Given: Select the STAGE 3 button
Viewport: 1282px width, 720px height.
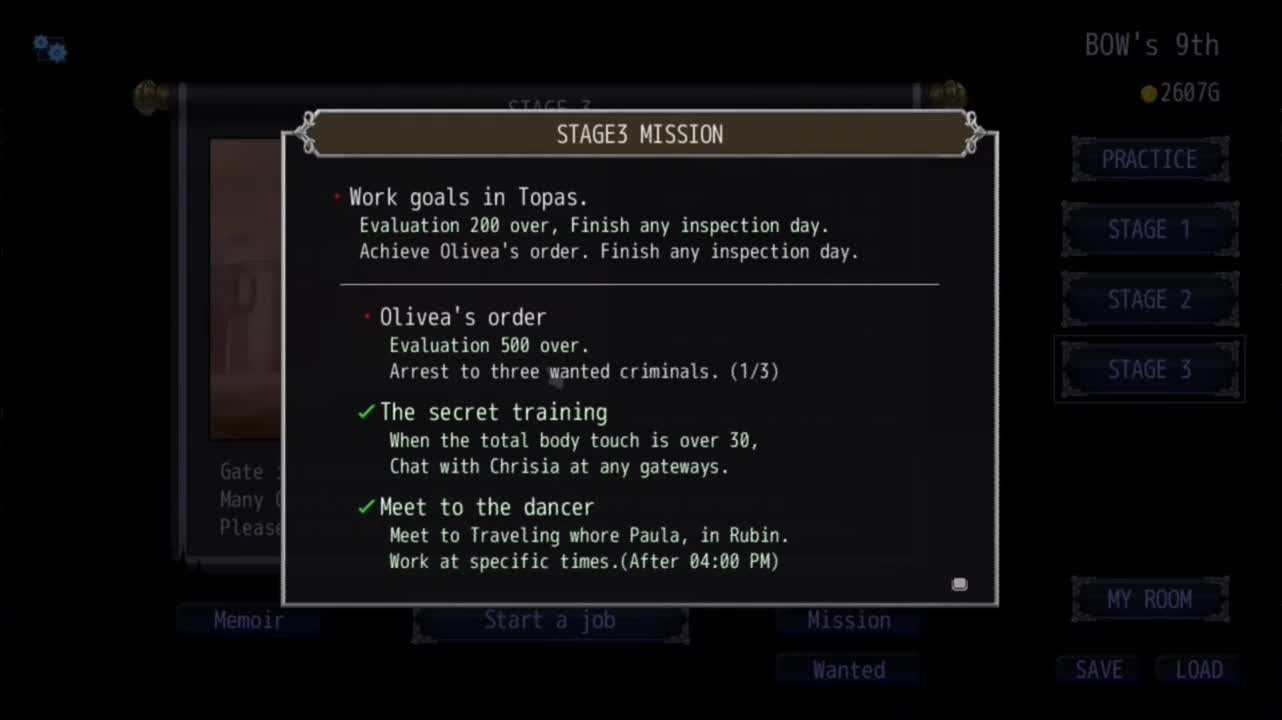Looking at the screenshot, I should click(x=1149, y=370).
